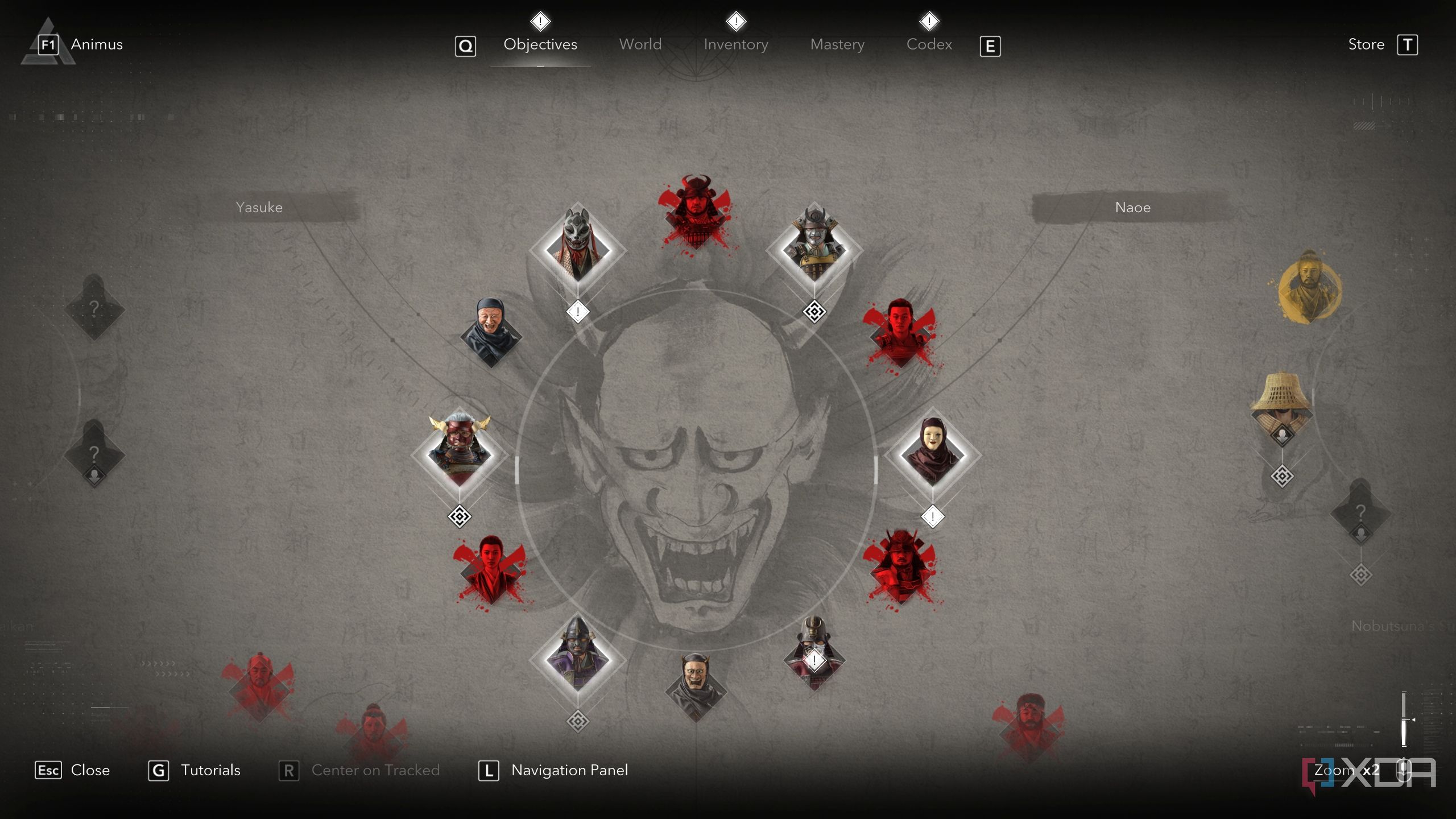Open the Inventory tab
This screenshot has height=819, width=1456.
[735, 44]
